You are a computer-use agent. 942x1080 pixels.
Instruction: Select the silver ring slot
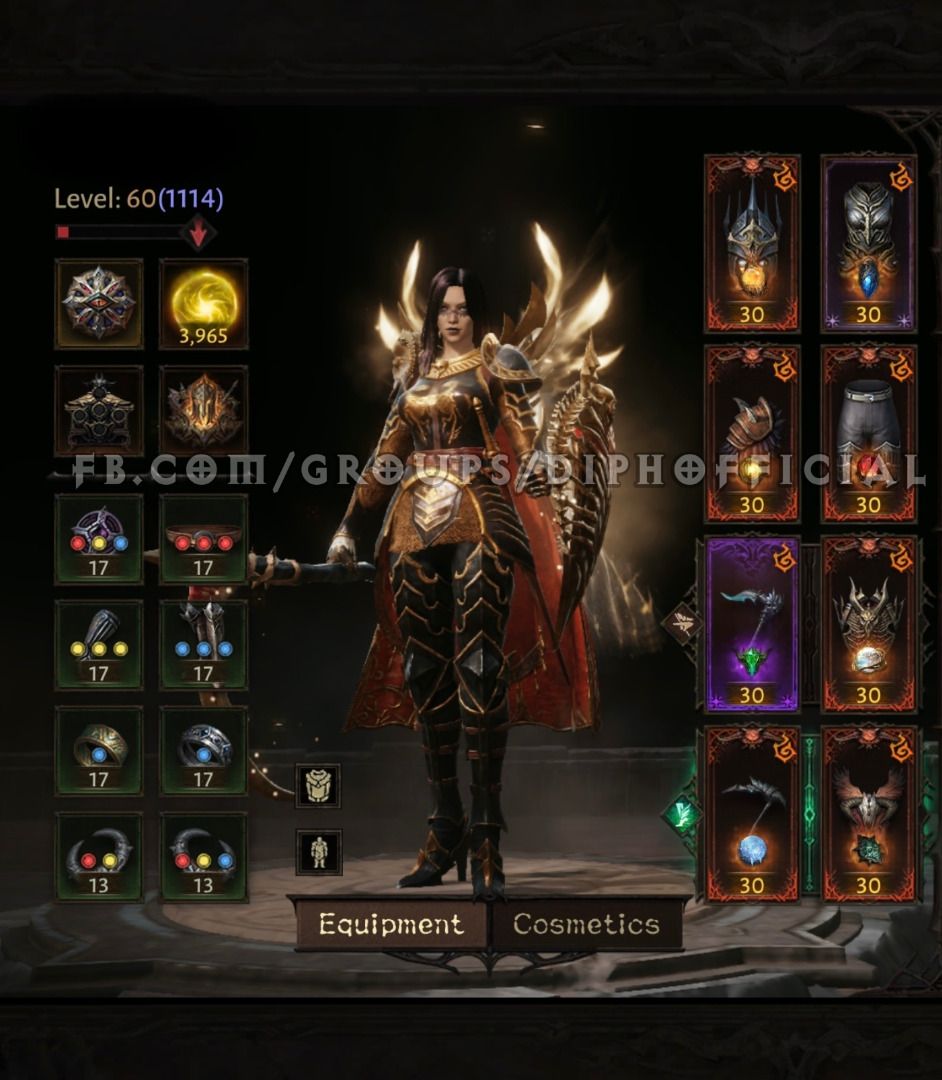coord(204,751)
